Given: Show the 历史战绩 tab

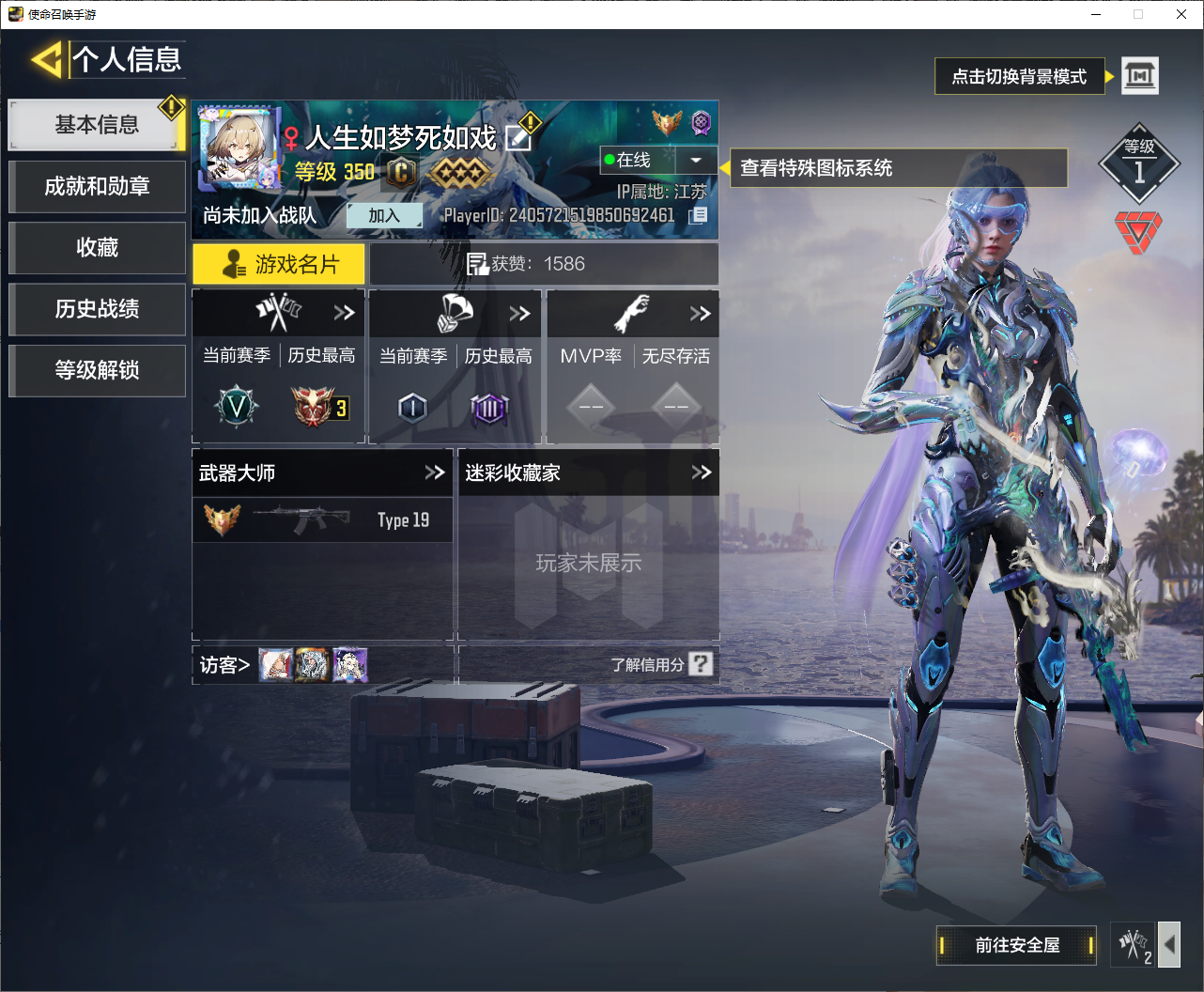Looking at the screenshot, I should [97, 309].
